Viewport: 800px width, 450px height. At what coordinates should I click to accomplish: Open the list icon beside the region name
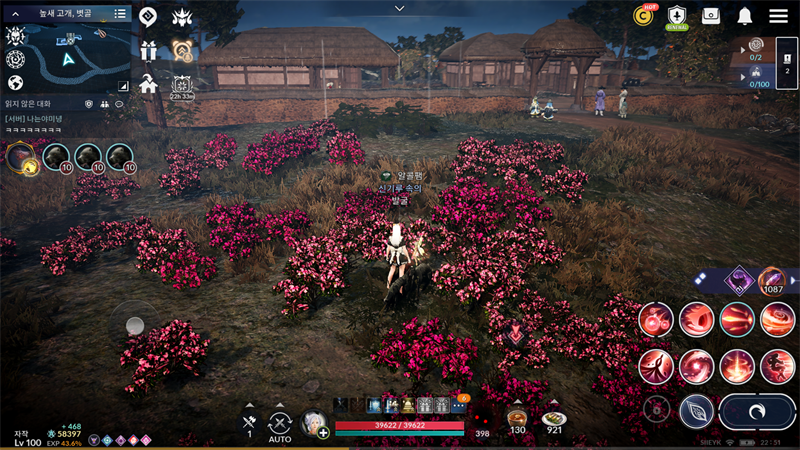pyautogui.click(x=120, y=14)
